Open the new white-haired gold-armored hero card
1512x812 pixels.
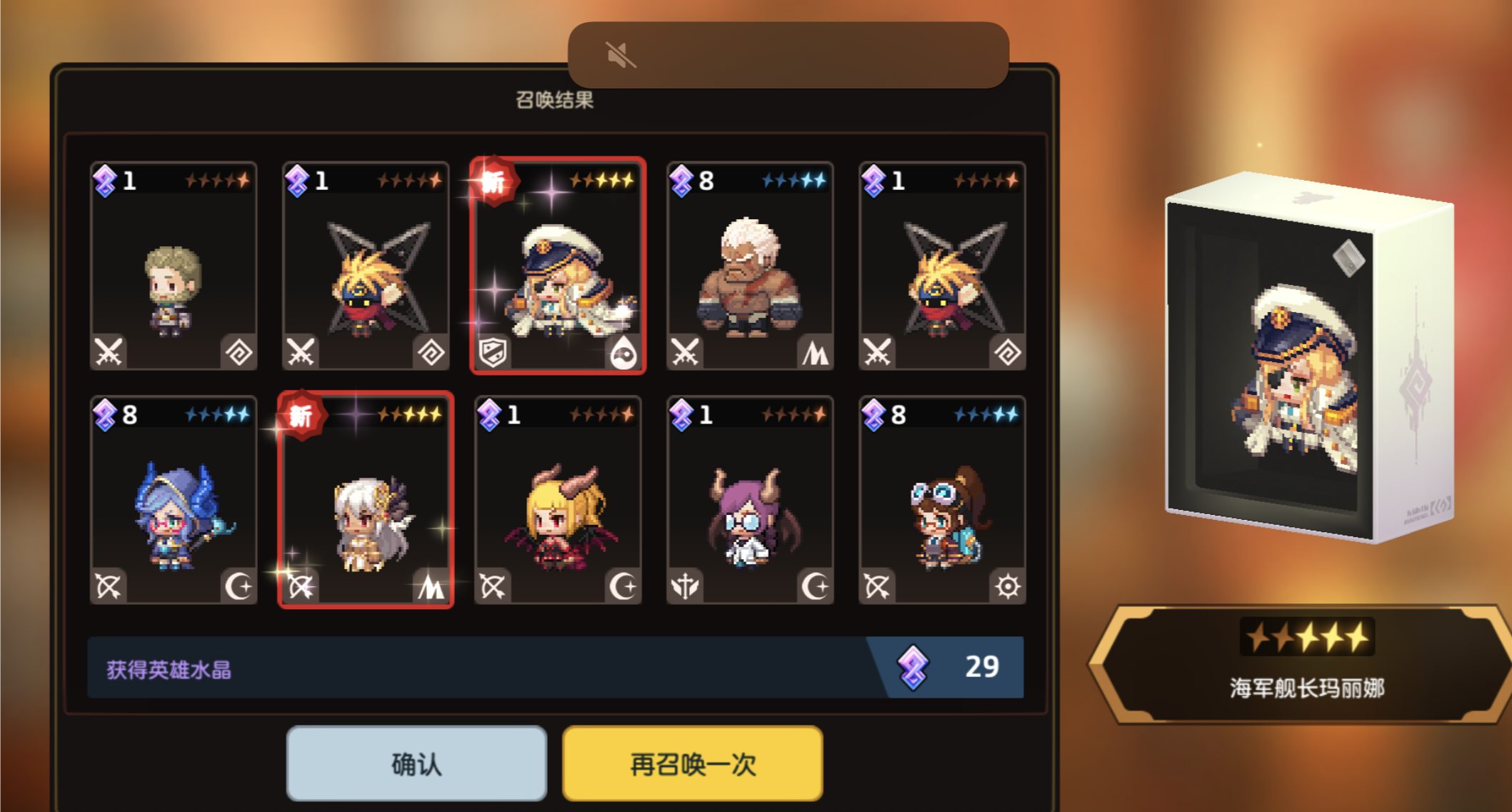[x=366, y=500]
